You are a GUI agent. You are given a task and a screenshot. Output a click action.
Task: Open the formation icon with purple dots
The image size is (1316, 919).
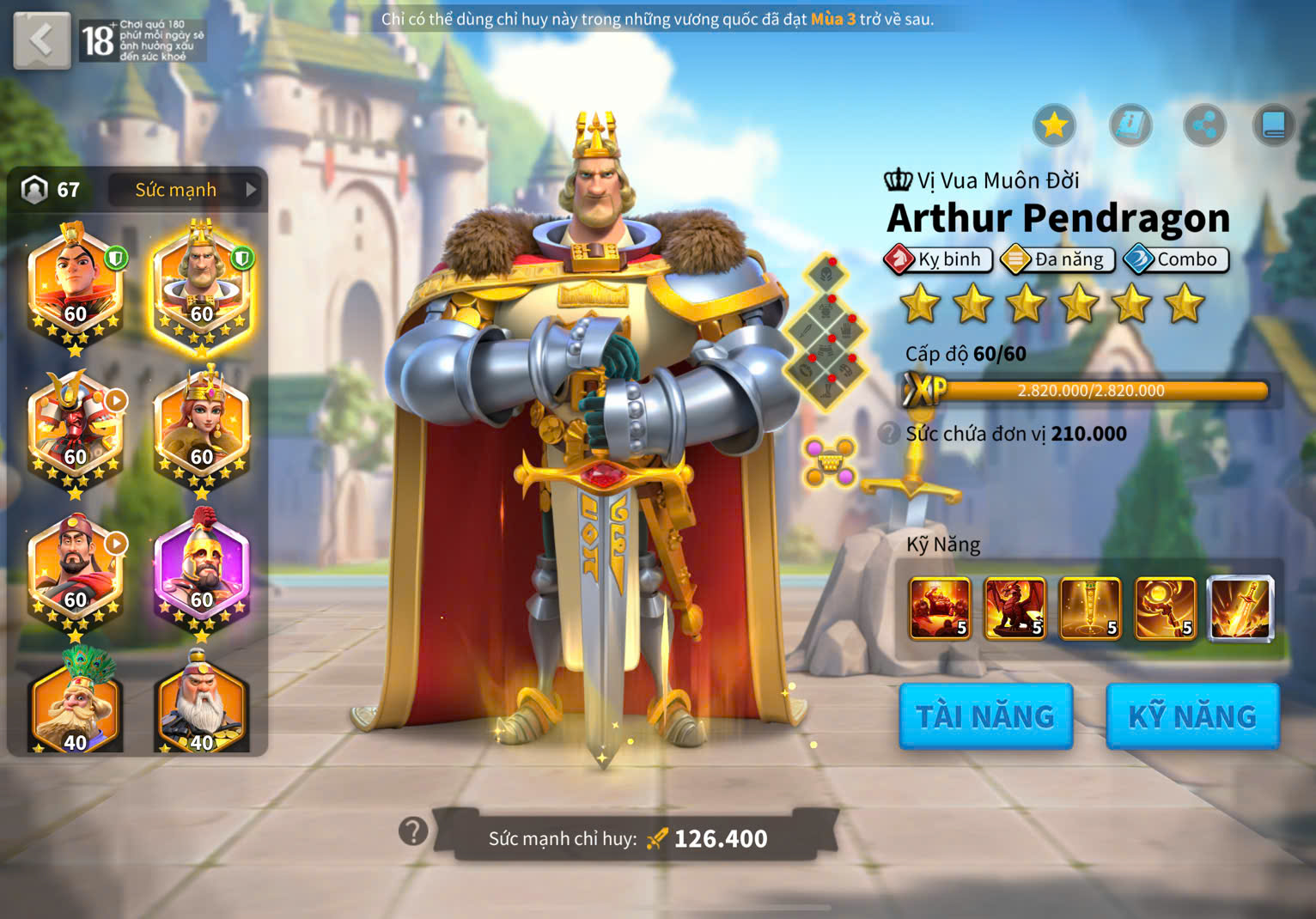829,462
